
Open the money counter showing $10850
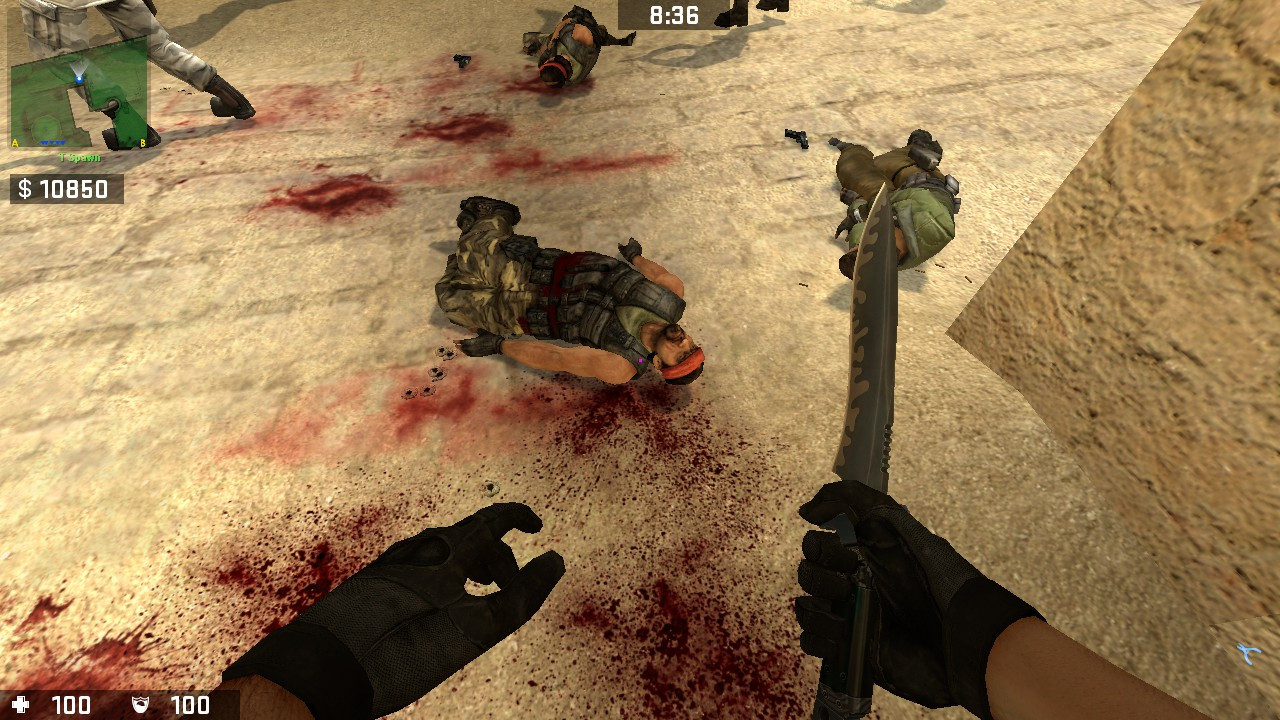pos(65,186)
